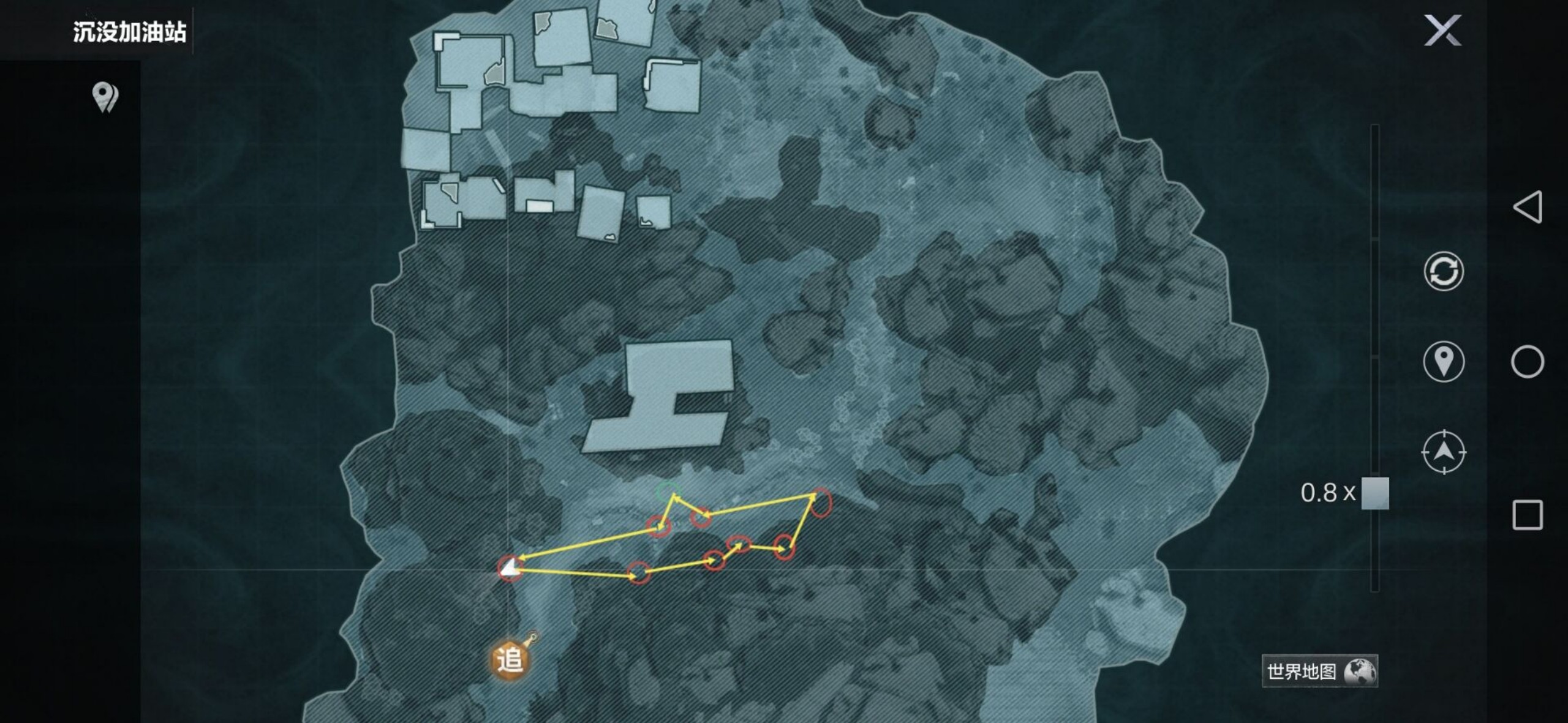Select the orange 追 quest tracking marker

coord(510,659)
